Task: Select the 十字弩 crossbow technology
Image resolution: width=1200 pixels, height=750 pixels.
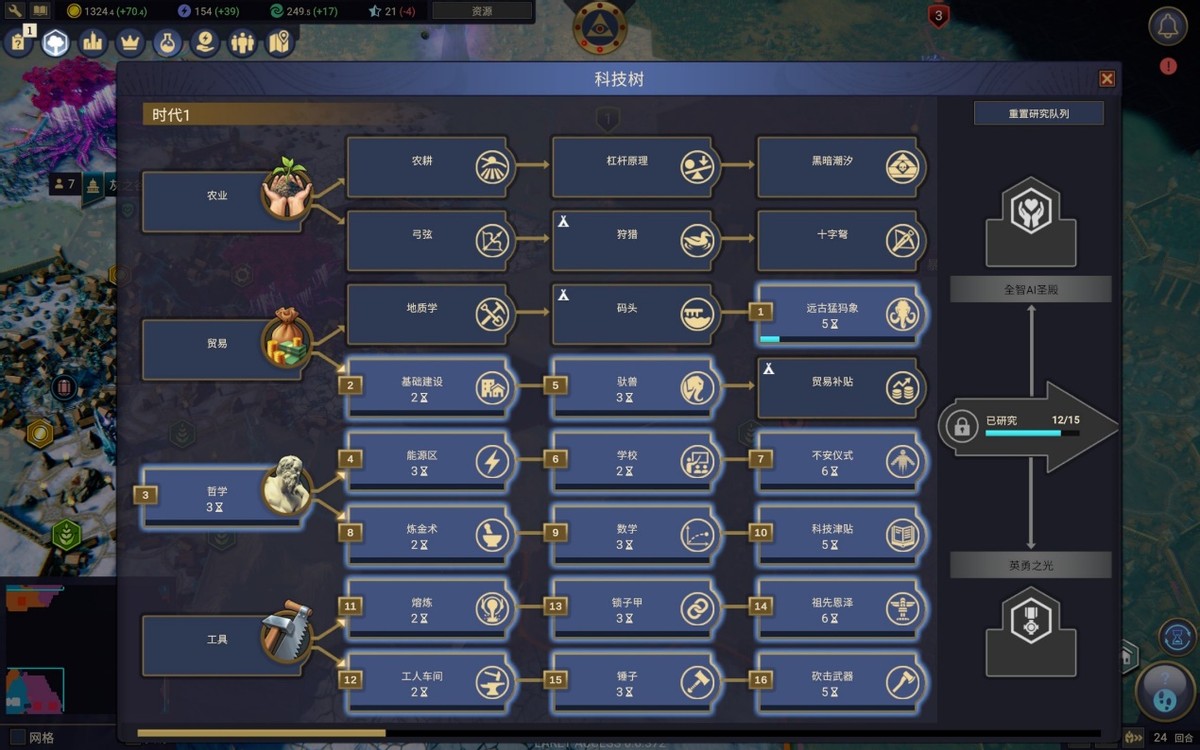Action: click(838, 241)
